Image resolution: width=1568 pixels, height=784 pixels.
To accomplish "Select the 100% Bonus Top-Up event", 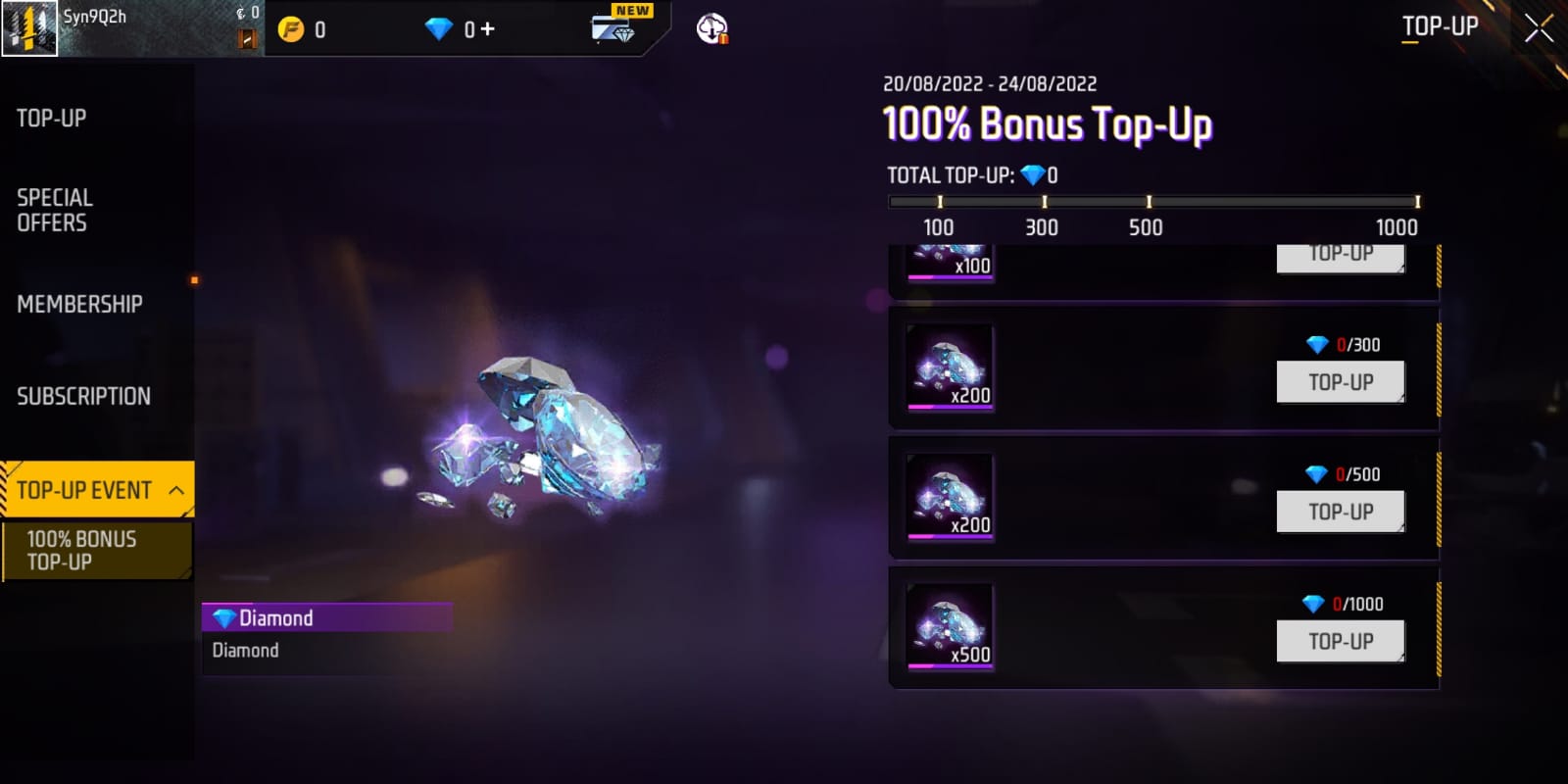I will tap(96, 551).
